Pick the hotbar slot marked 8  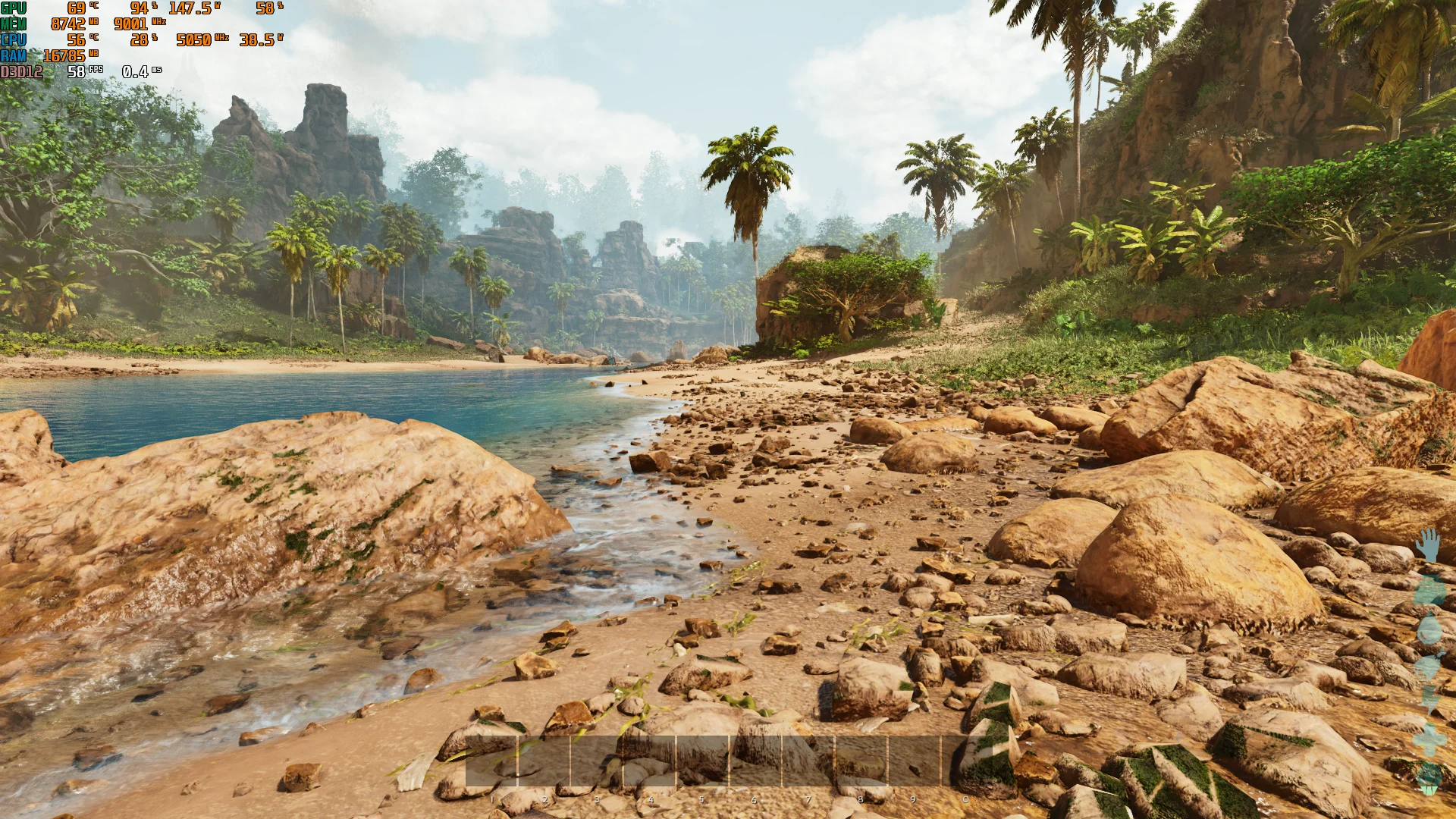[x=861, y=761]
